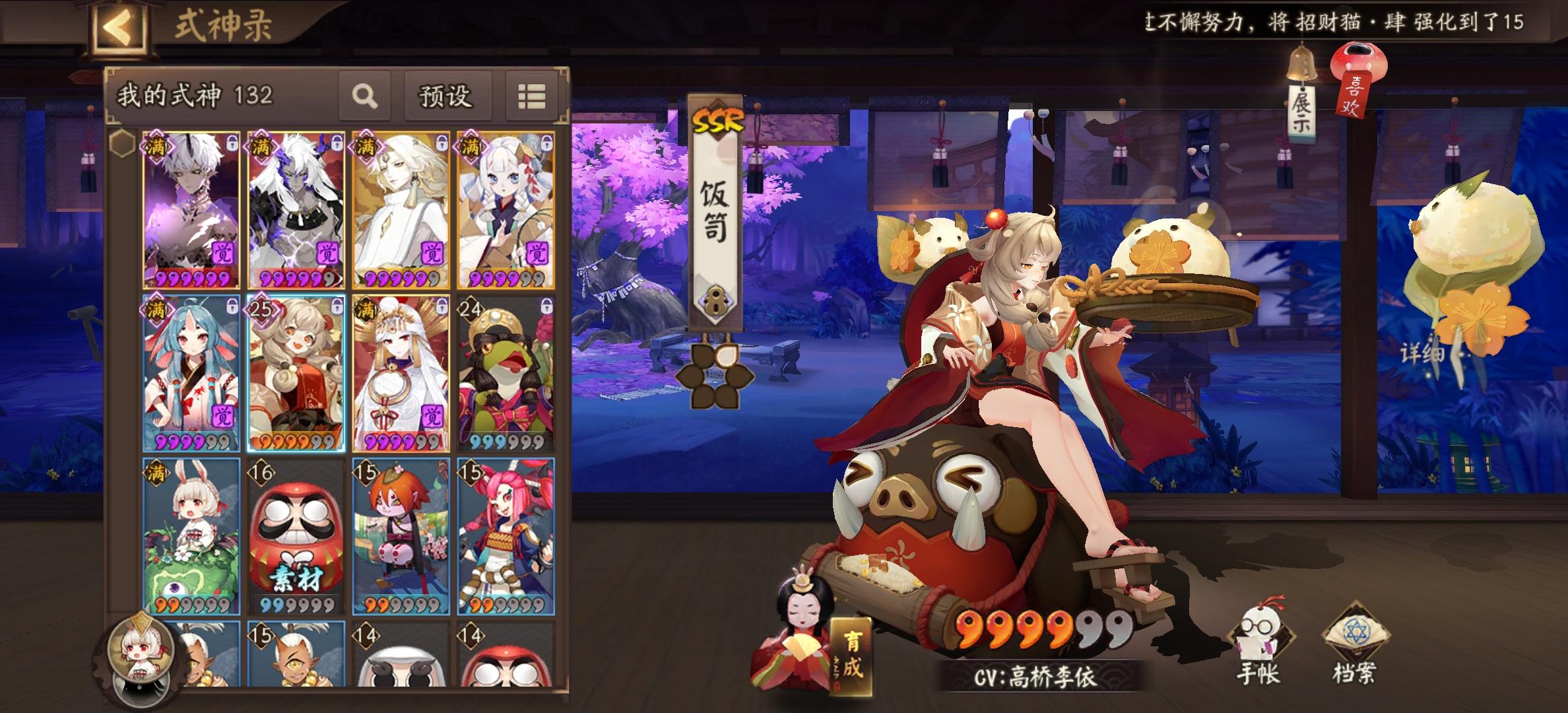Toggle the lock on the first shikigami card
This screenshot has width=1568, height=713.
pyautogui.click(x=231, y=142)
